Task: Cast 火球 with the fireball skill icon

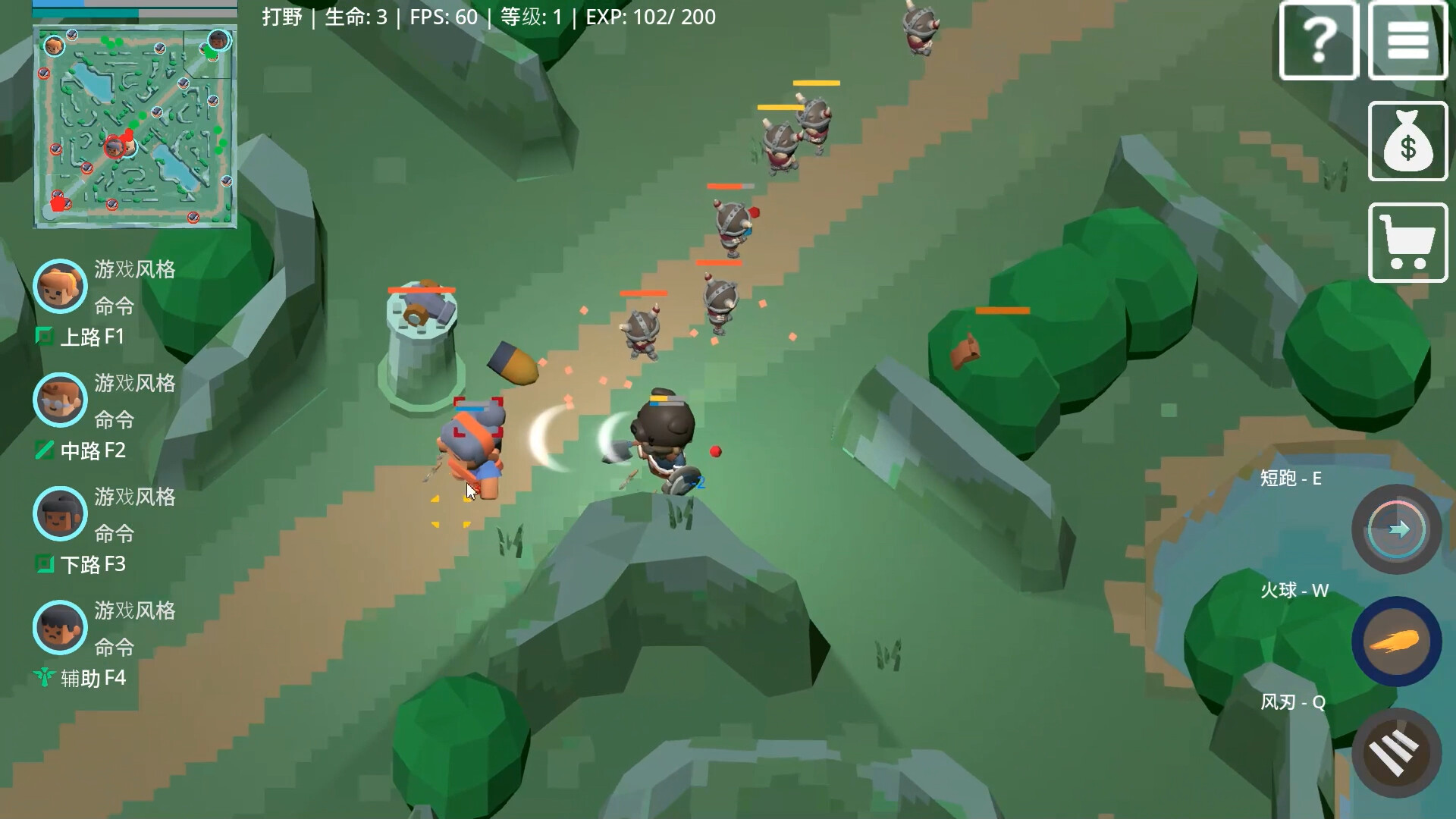Action: (x=1397, y=641)
